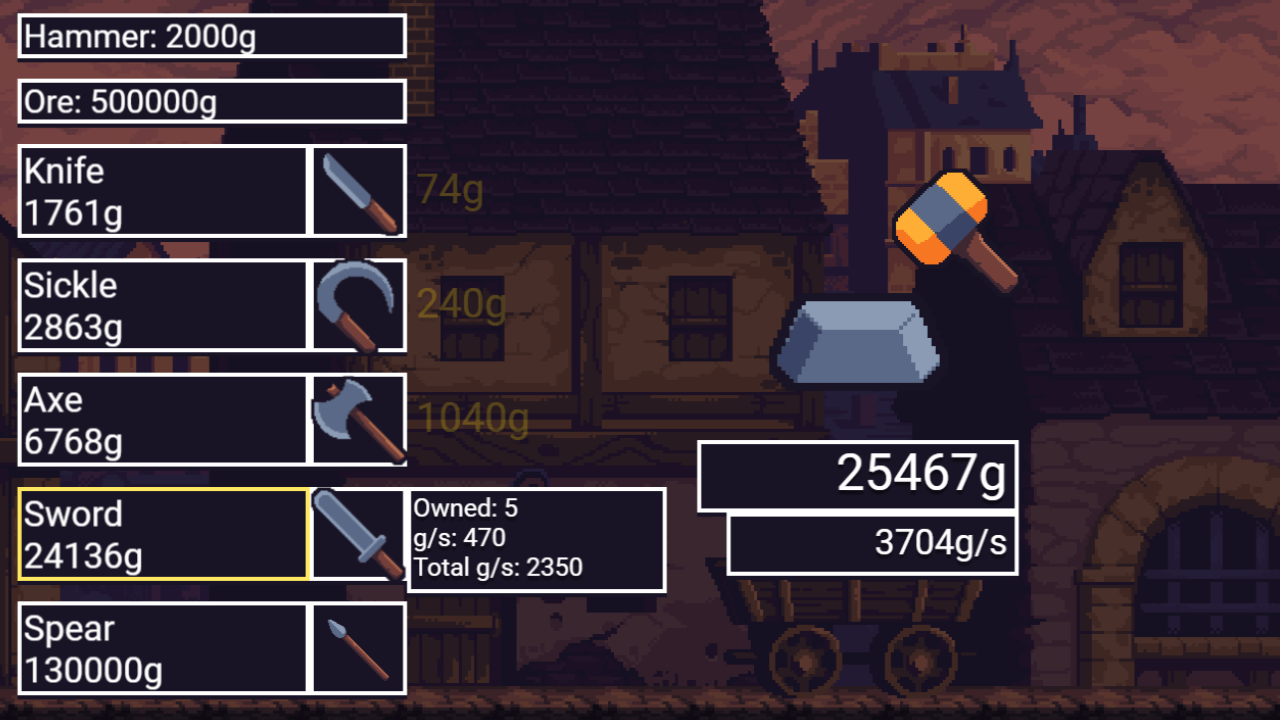Viewport: 1280px width, 720px height.
Task: Click the 3704g/s income rate display
Action: pyautogui.click(x=871, y=543)
